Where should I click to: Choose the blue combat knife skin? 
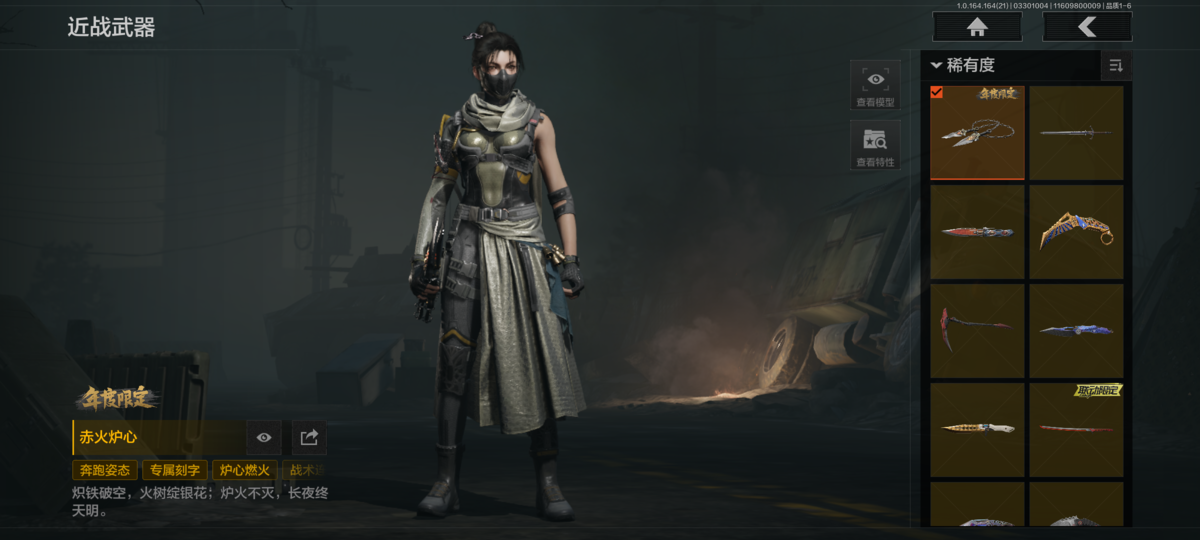tap(1076, 330)
